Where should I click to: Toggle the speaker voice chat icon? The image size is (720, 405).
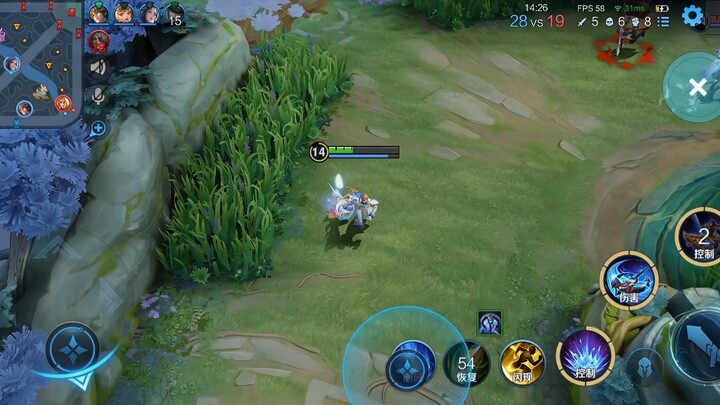click(x=98, y=67)
